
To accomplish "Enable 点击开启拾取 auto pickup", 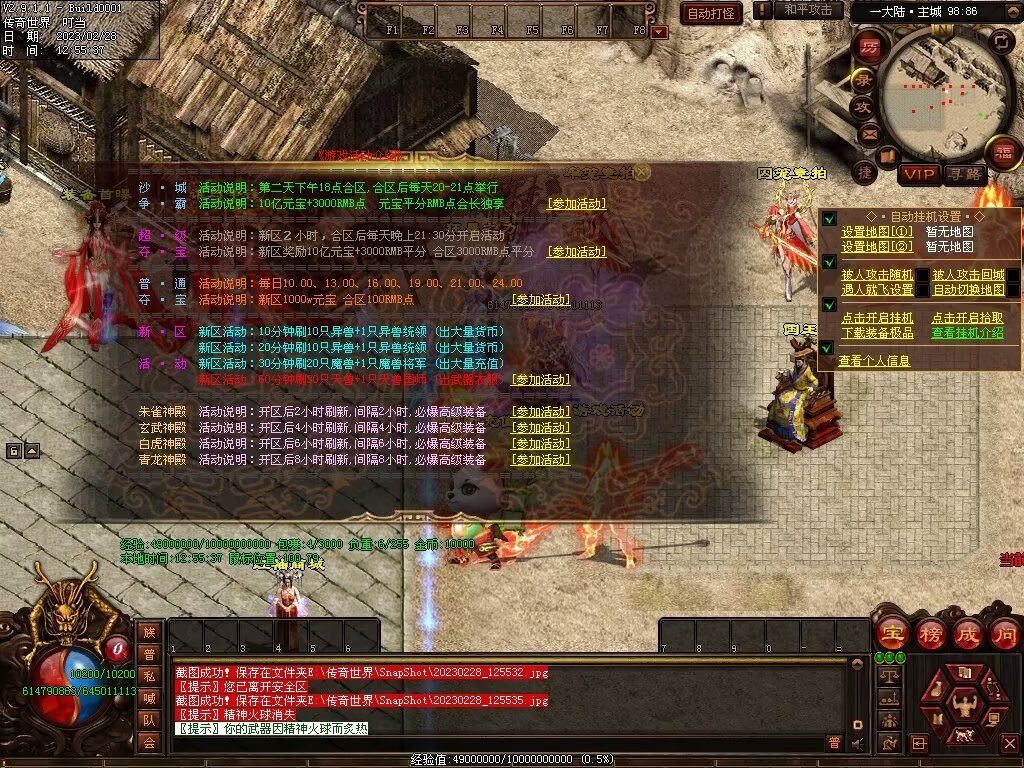I will coord(968,318).
